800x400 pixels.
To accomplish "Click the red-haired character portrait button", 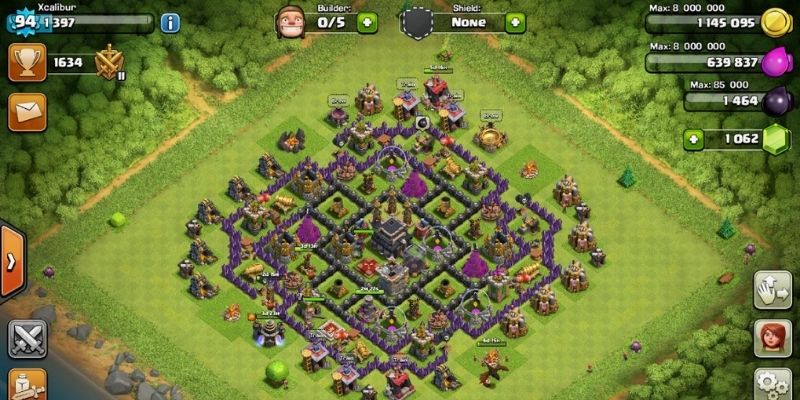I will pyautogui.click(x=773, y=338).
